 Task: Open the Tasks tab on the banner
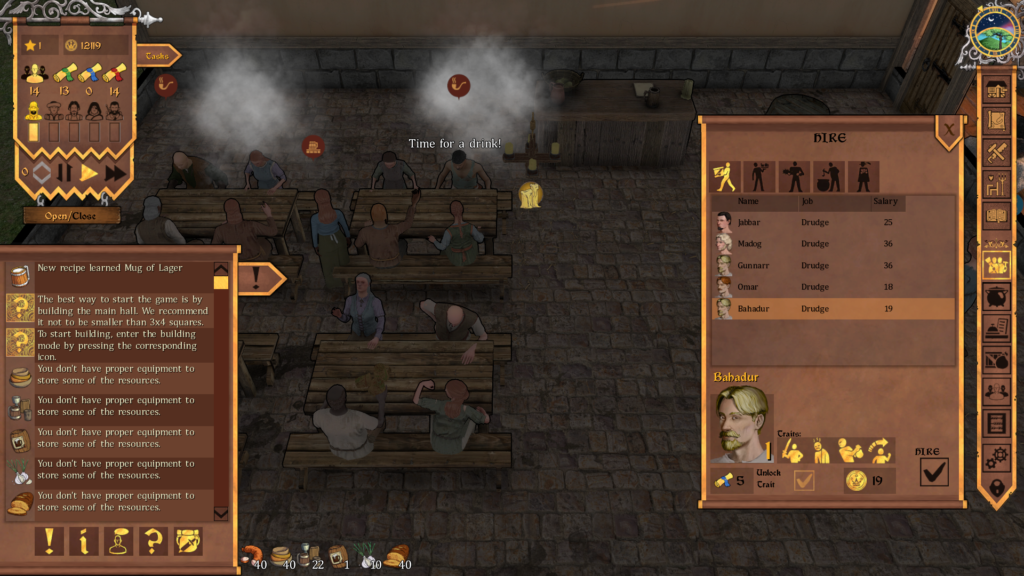click(x=156, y=56)
